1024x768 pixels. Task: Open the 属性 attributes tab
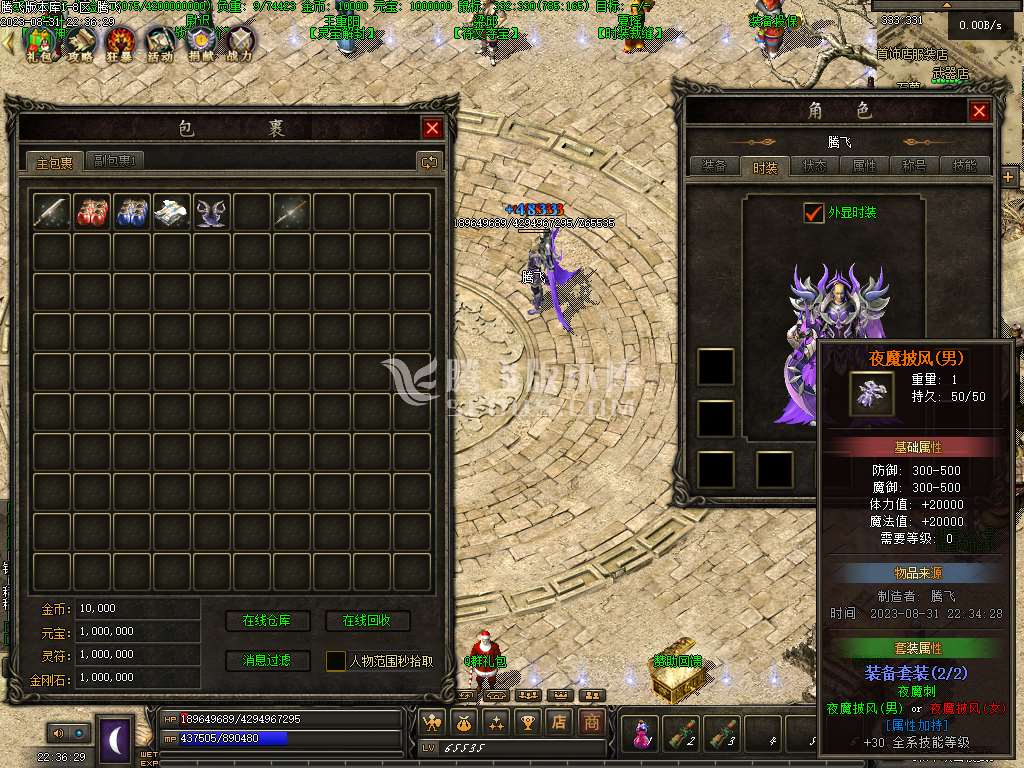pyautogui.click(x=864, y=167)
